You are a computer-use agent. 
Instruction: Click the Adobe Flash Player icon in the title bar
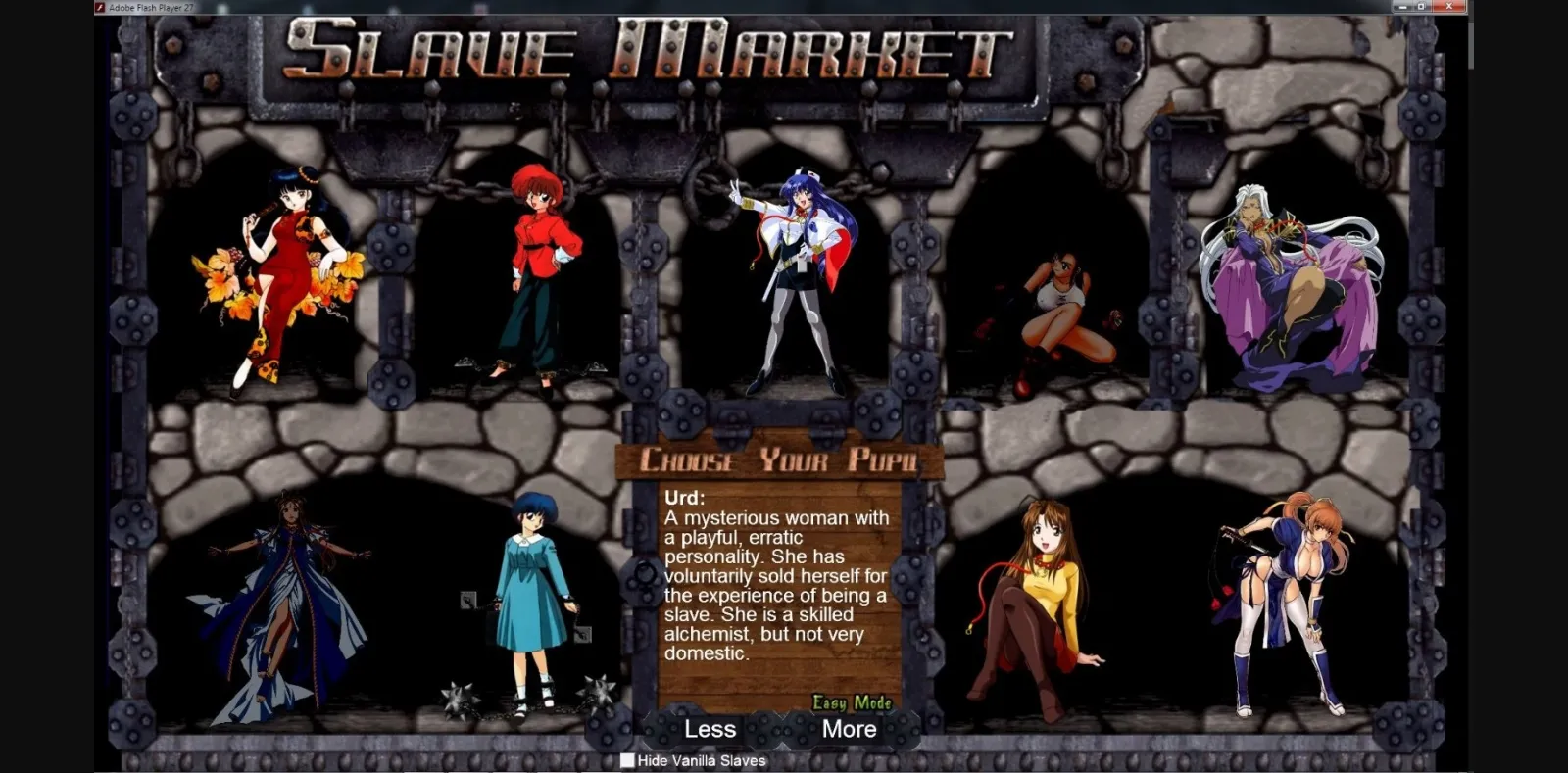[x=102, y=6]
